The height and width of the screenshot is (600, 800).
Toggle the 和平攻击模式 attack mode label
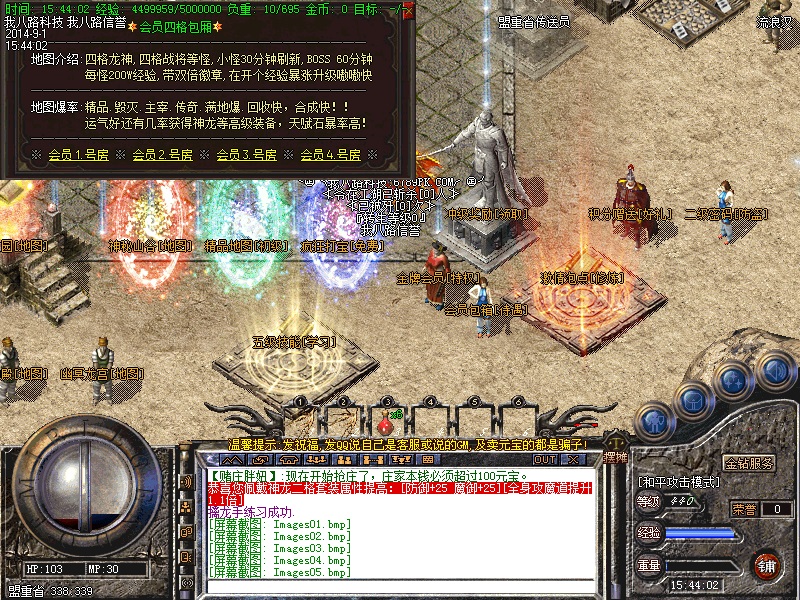(680, 482)
